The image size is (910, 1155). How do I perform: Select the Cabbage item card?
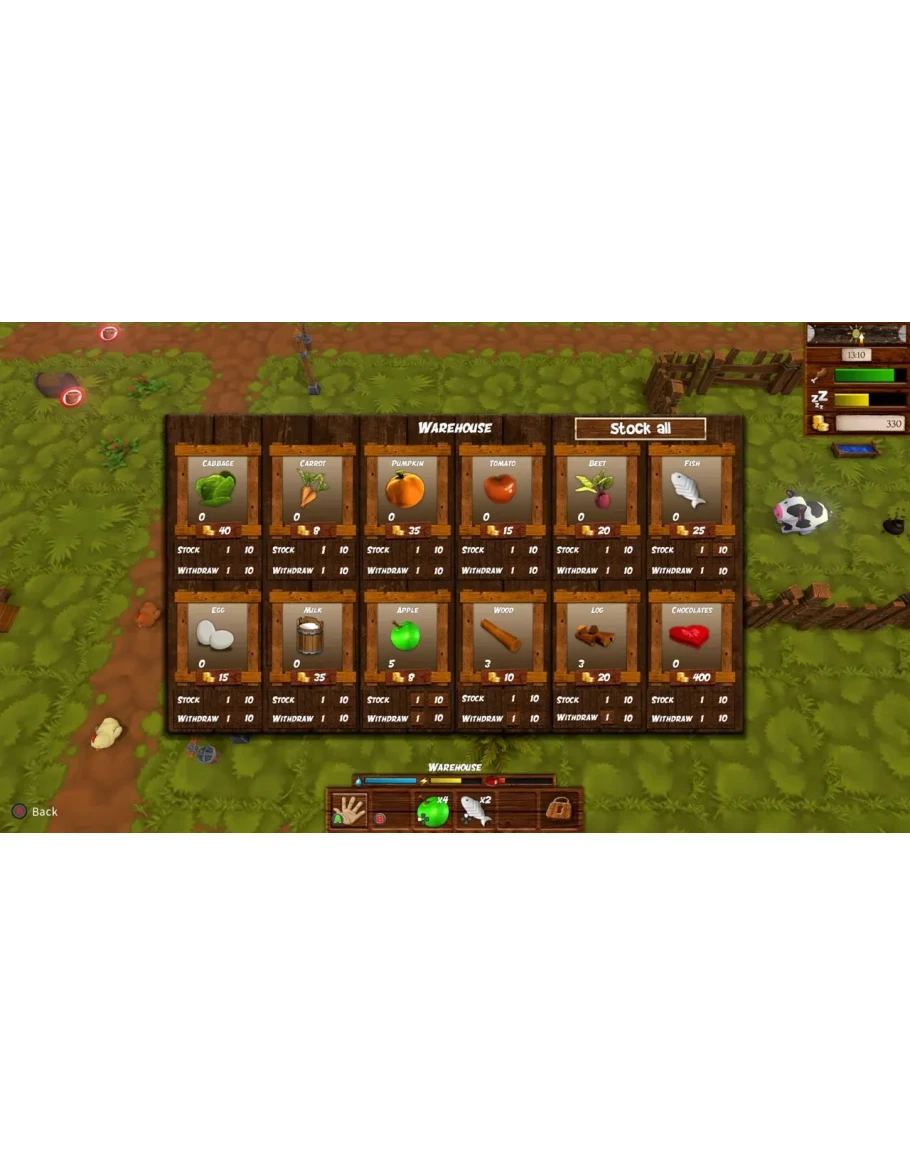(217, 489)
